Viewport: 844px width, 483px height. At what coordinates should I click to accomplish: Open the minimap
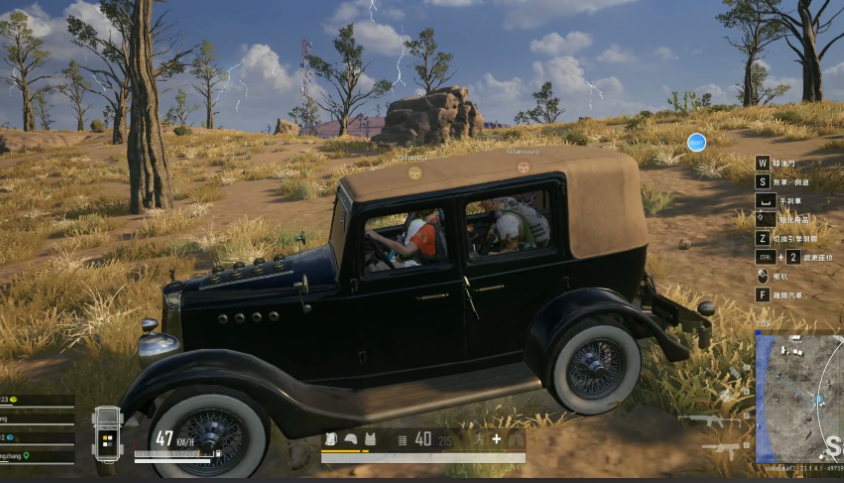(800, 396)
